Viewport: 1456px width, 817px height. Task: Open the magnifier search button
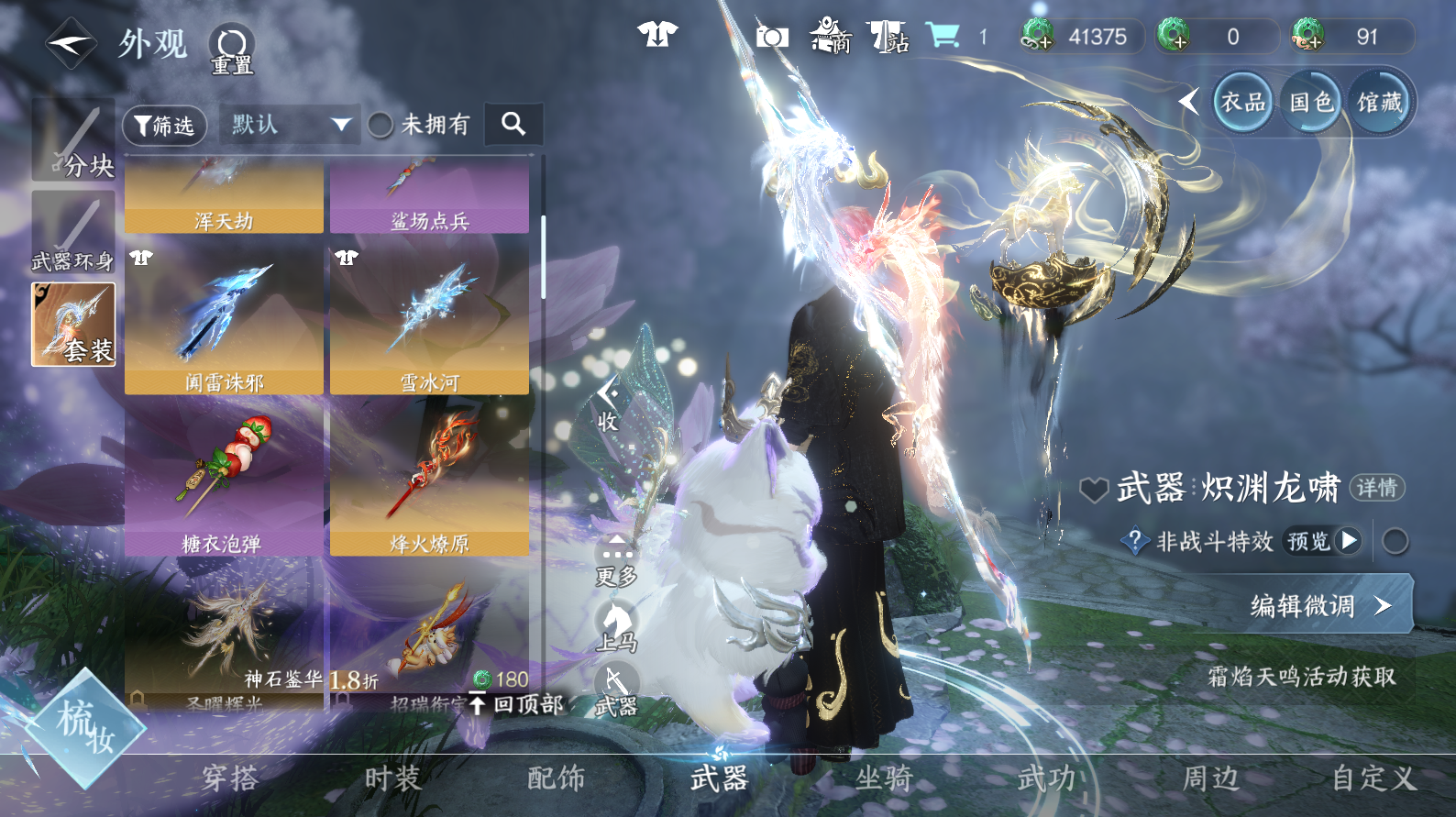point(513,124)
